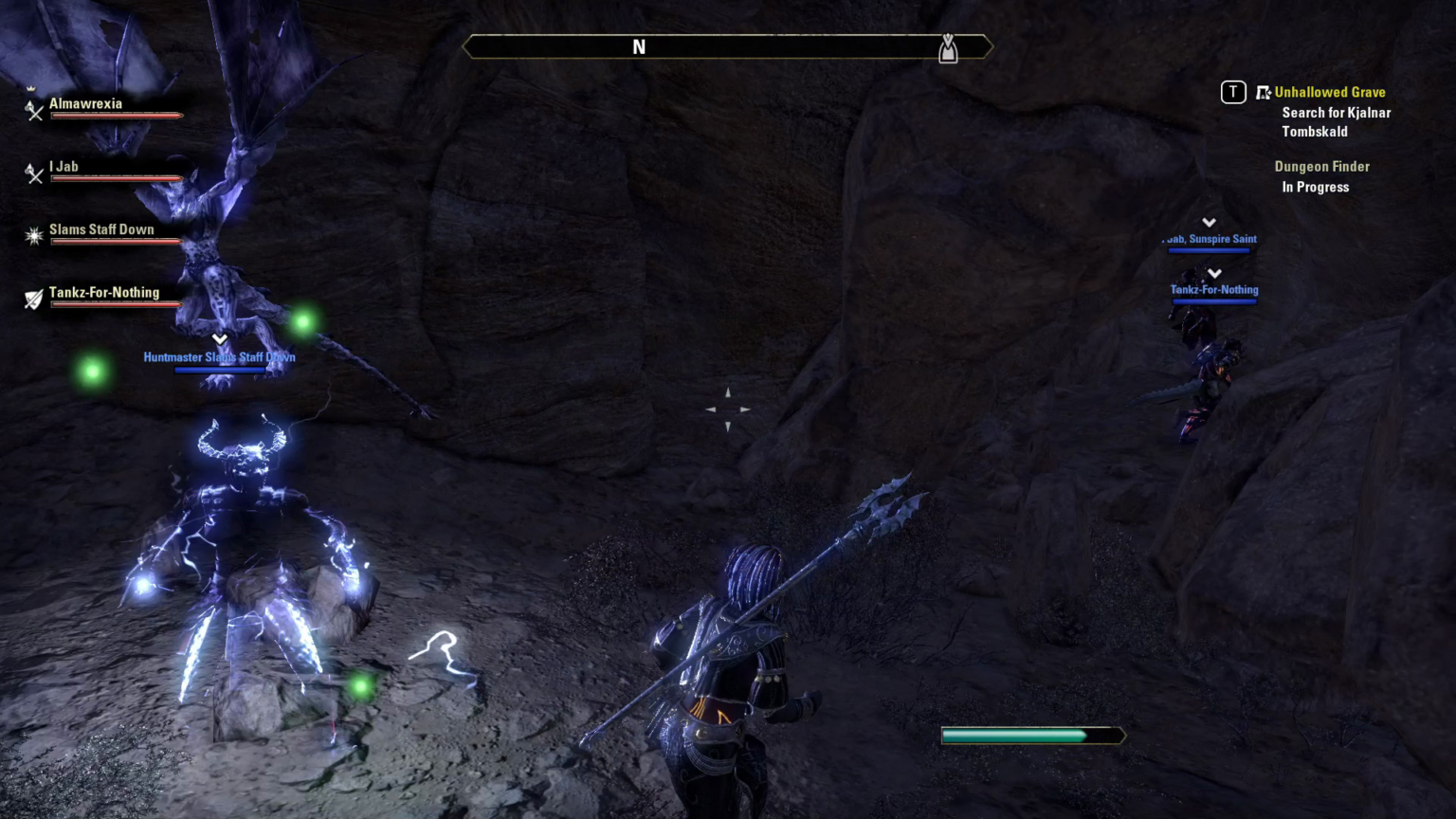
Task: Click the Dungeon Finder In Progress entry
Action: (x=1321, y=176)
